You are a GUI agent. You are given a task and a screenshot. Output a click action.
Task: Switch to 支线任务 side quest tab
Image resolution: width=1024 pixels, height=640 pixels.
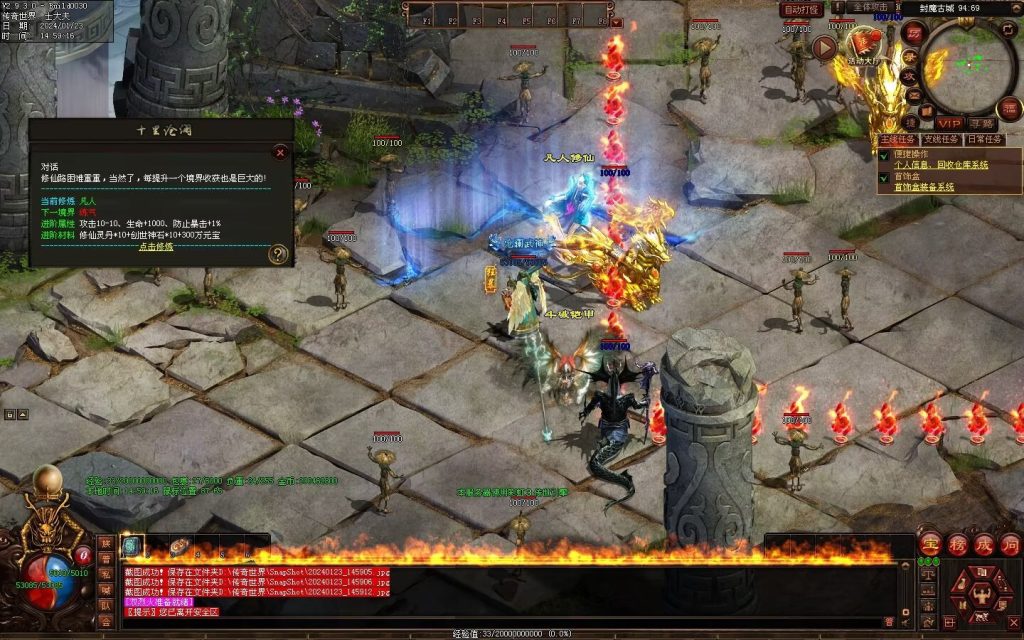(940, 140)
